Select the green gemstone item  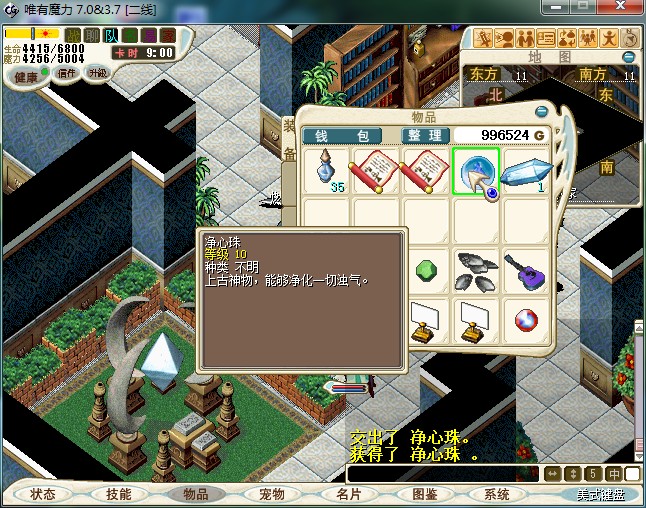[427, 270]
